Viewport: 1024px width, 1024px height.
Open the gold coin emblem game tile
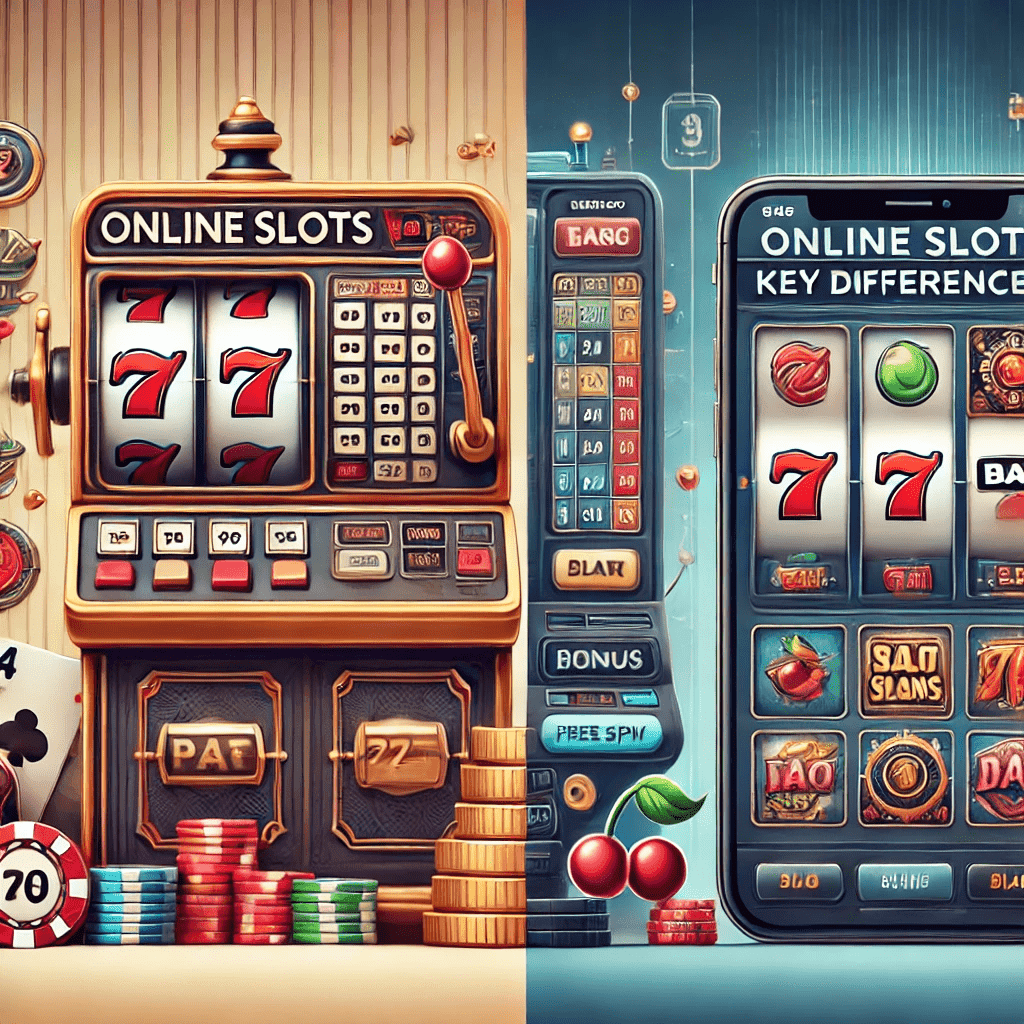coord(905,777)
